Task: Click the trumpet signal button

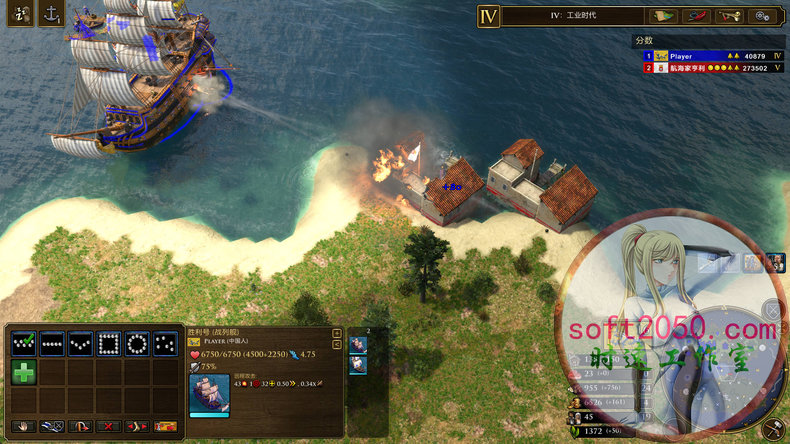Action: (731, 16)
